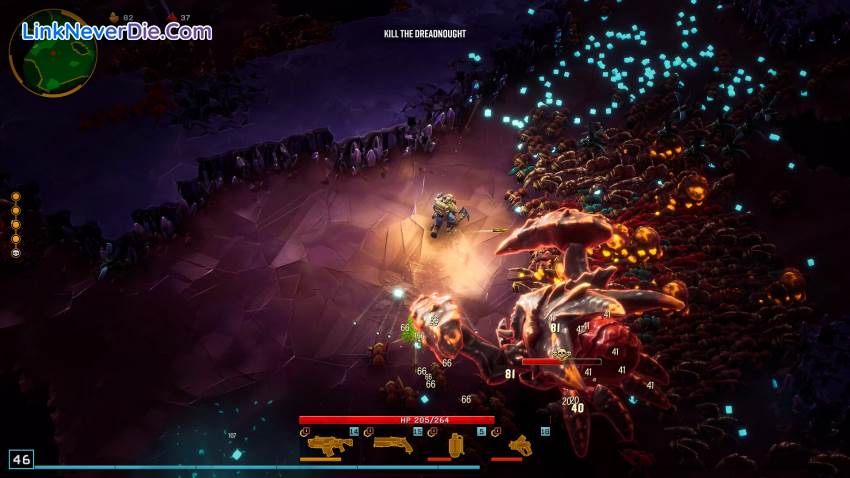Select the pistol weapon slot
Screen dimensions: 850x478
click(519, 445)
